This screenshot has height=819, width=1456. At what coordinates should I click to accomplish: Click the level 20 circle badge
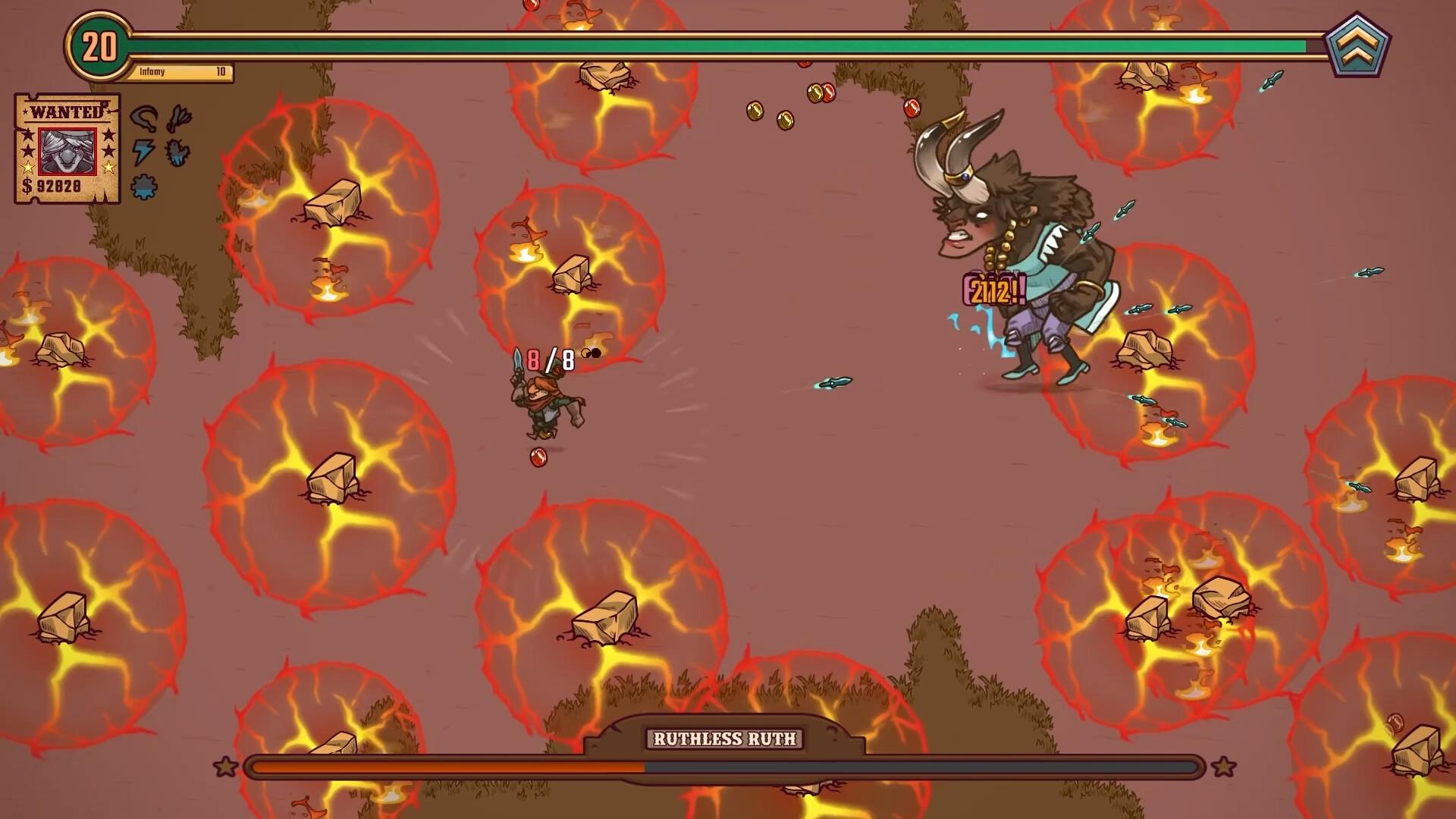click(x=99, y=47)
